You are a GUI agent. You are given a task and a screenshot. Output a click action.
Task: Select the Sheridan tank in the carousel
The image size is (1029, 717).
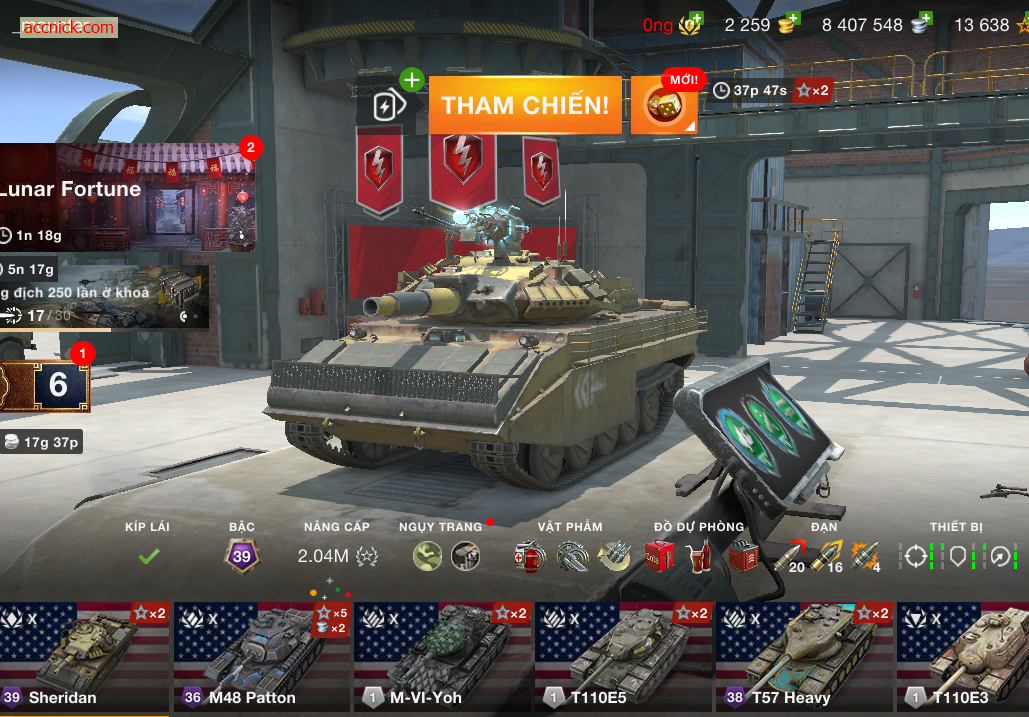(x=85, y=655)
